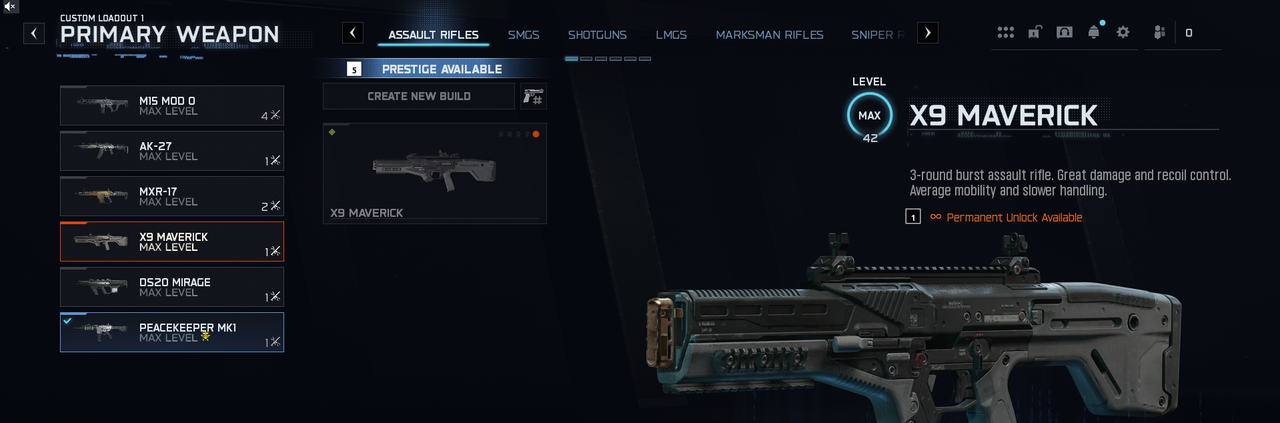Switch to the SMGs tab

[x=523, y=35]
